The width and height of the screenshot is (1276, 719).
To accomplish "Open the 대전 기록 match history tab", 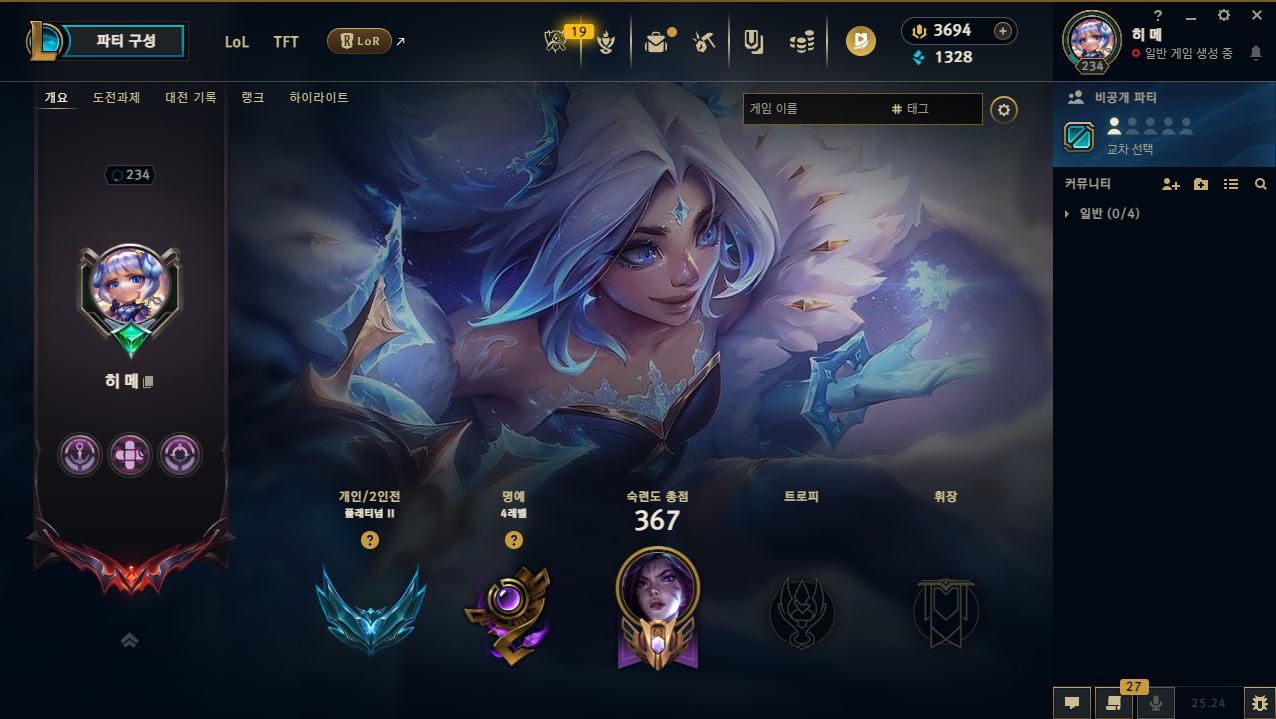I will tap(190, 98).
